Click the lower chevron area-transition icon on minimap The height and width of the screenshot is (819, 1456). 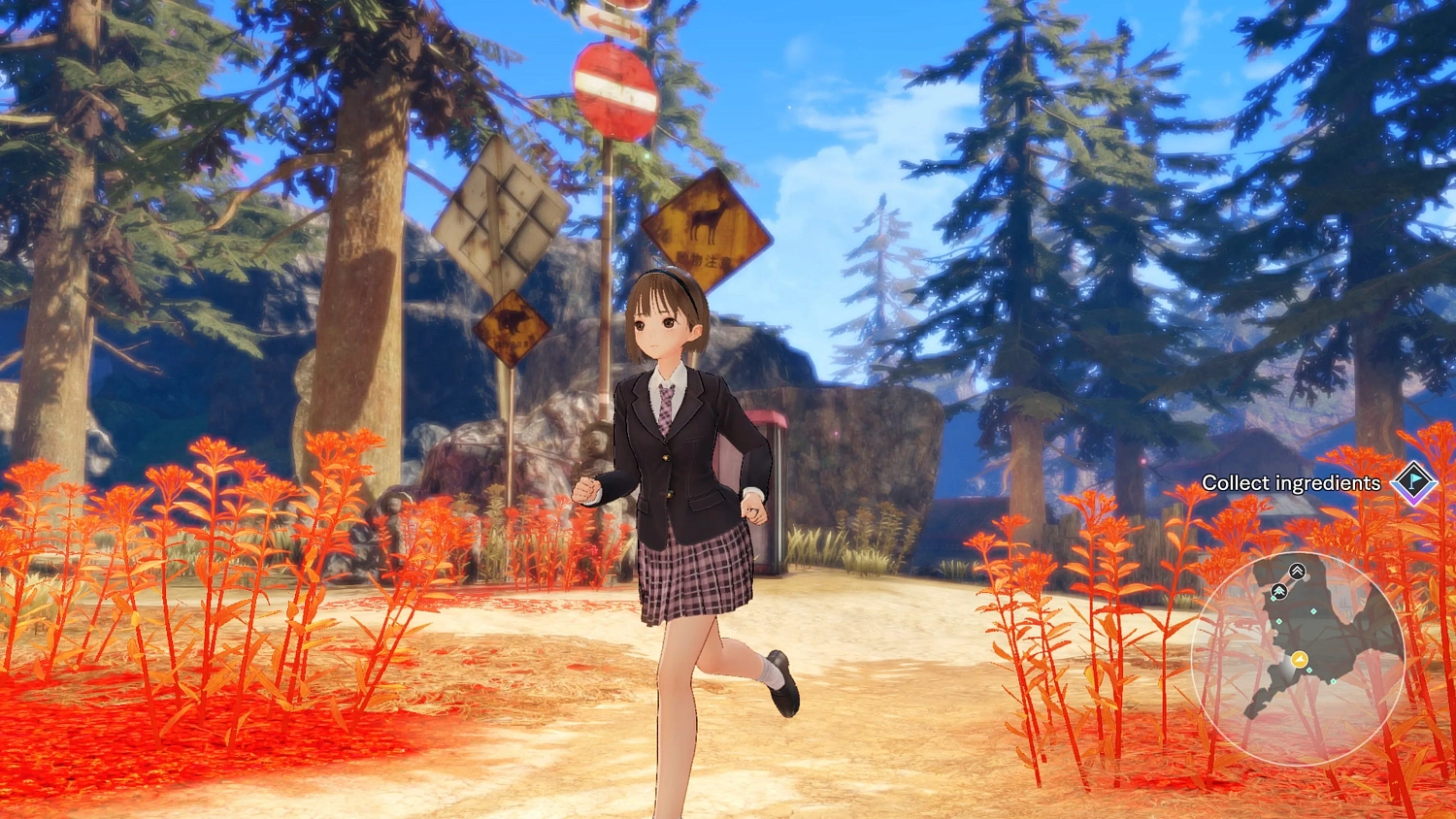1279,591
